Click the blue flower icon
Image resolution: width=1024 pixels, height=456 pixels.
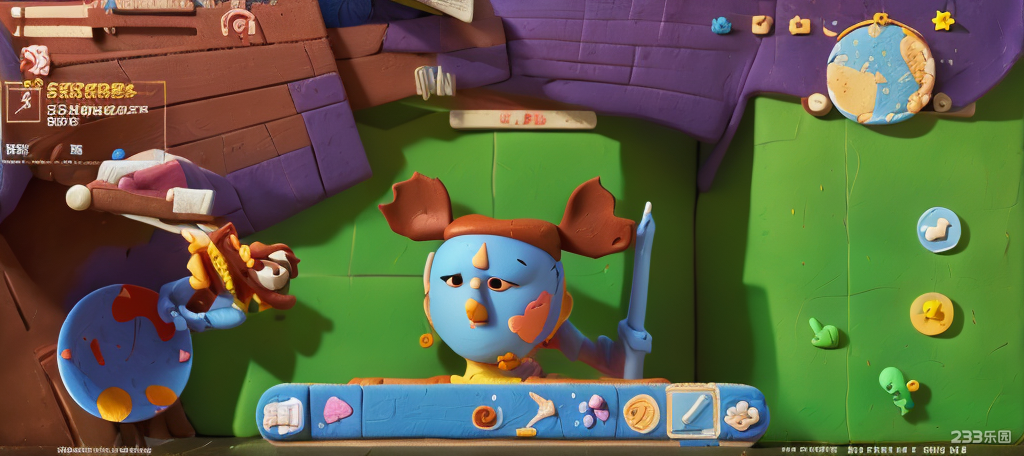coord(721,25)
